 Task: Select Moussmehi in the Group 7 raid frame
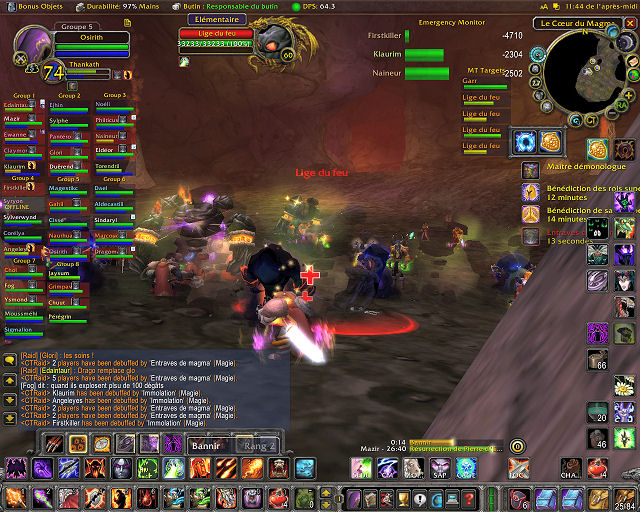(20, 313)
